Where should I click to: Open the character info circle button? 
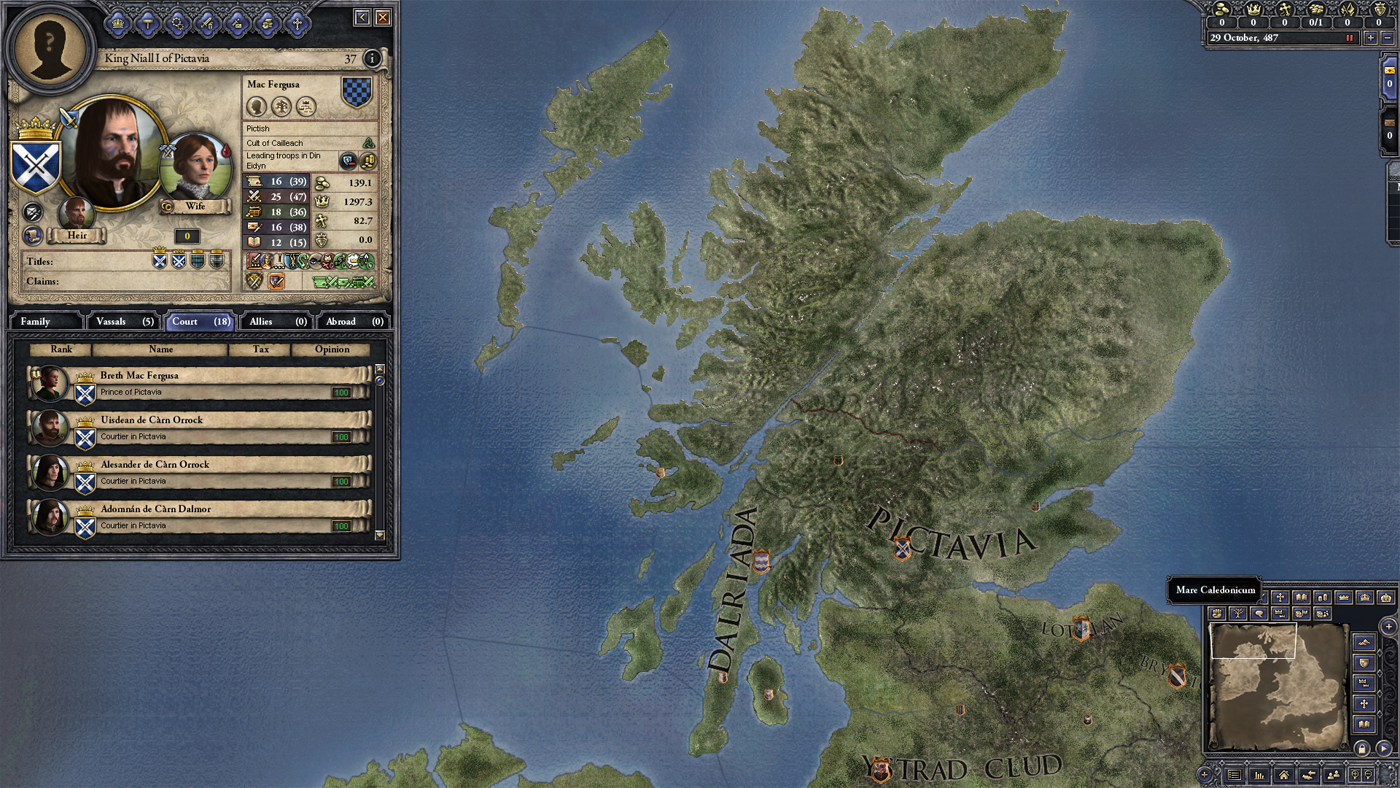coord(372,59)
